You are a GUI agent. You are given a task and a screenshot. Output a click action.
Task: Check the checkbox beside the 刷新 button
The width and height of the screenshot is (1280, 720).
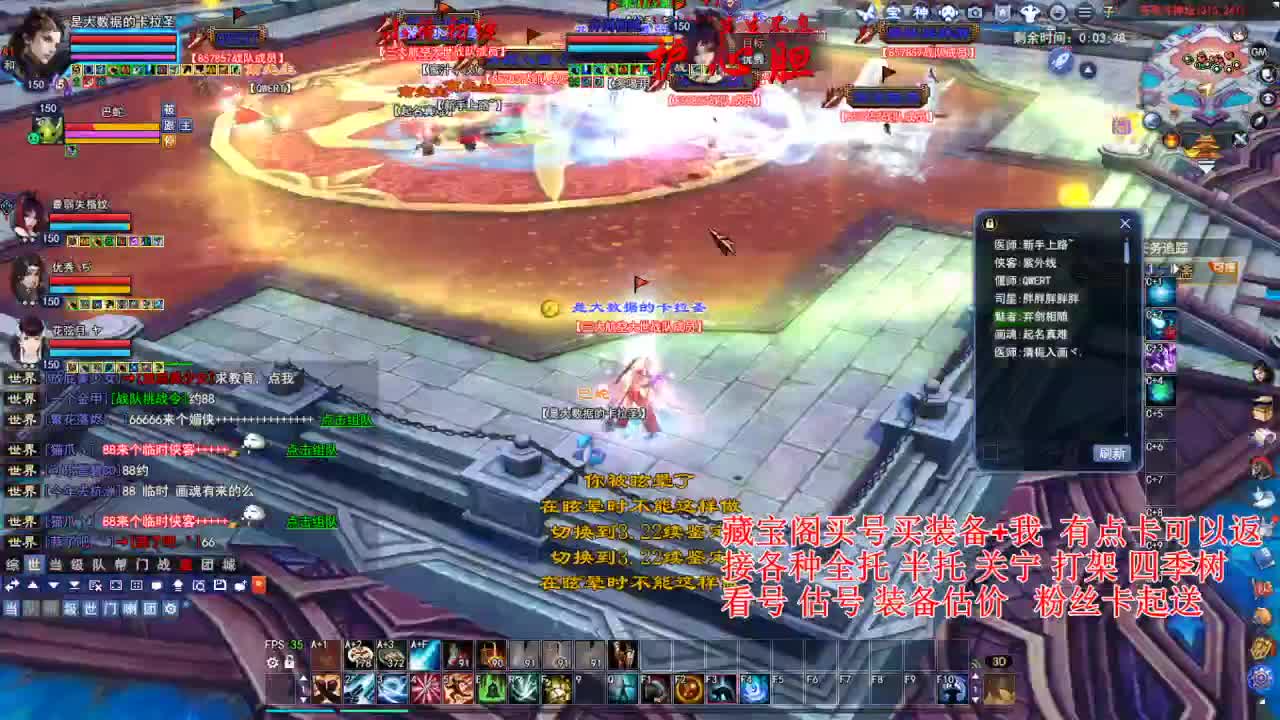pos(990,452)
